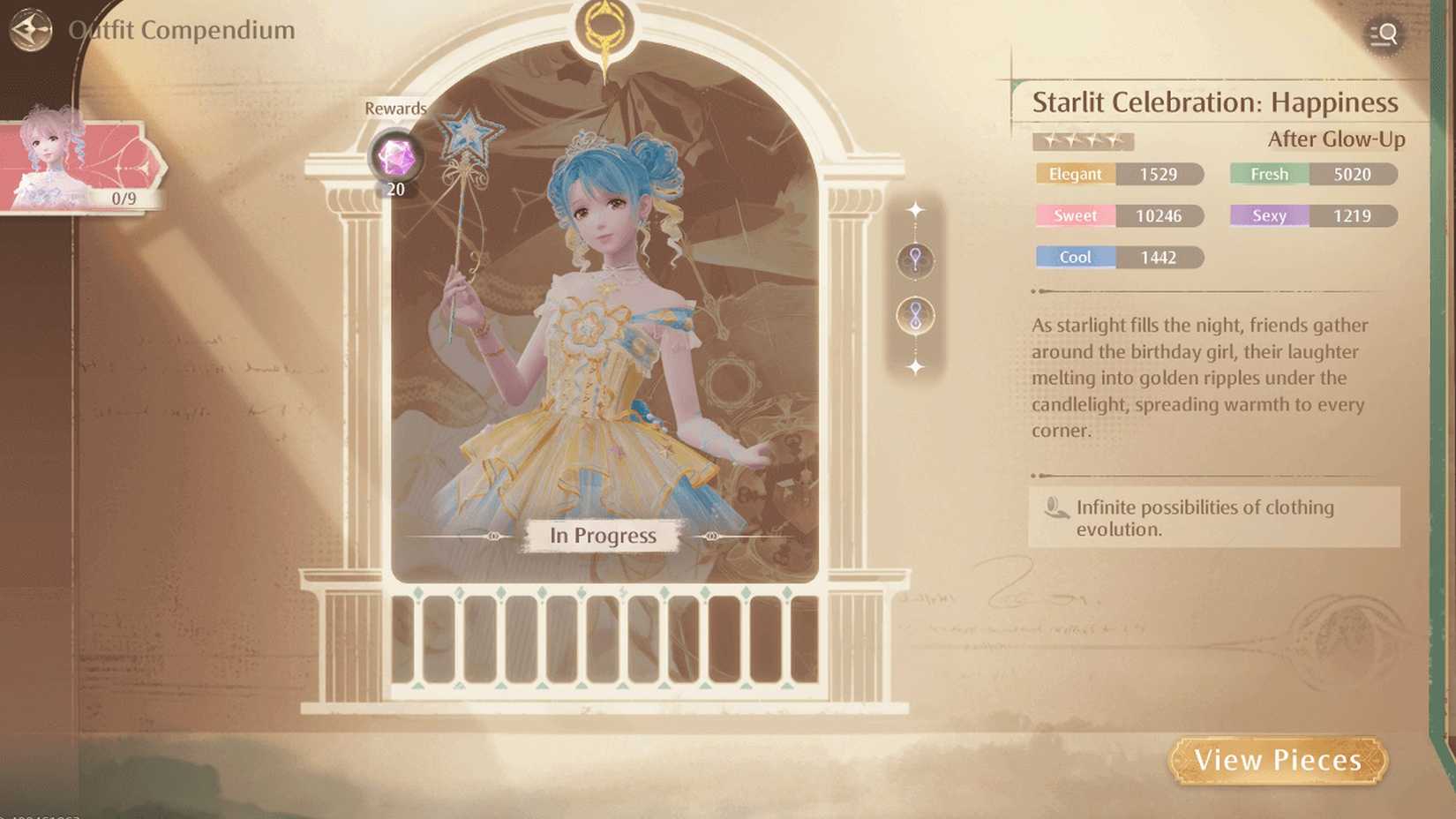Expand the Elegant attribute entry
The width and height of the screenshot is (1456, 819).
click(x=1119, y=174)
